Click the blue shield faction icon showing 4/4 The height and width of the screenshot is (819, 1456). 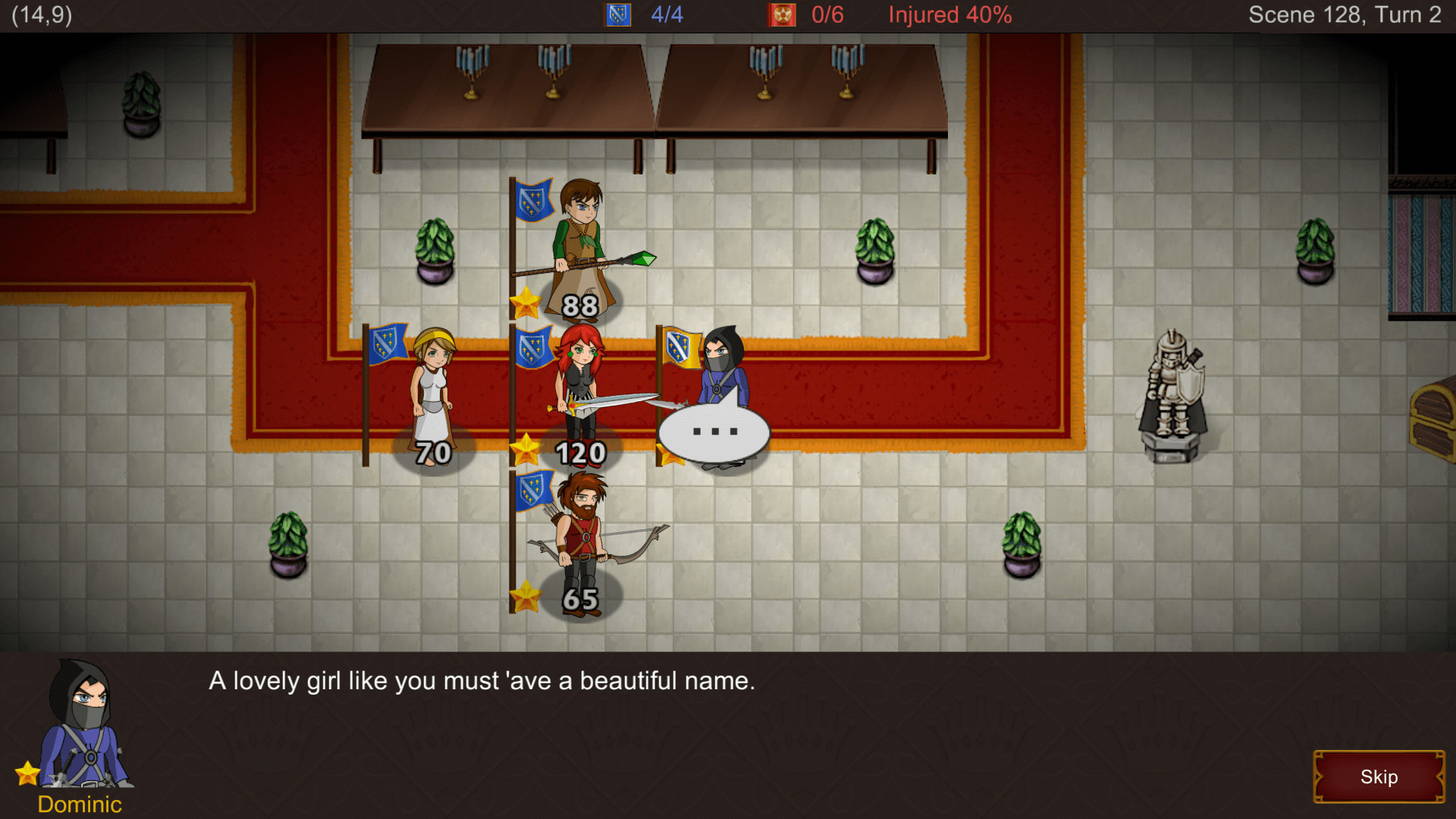point(617,14)
